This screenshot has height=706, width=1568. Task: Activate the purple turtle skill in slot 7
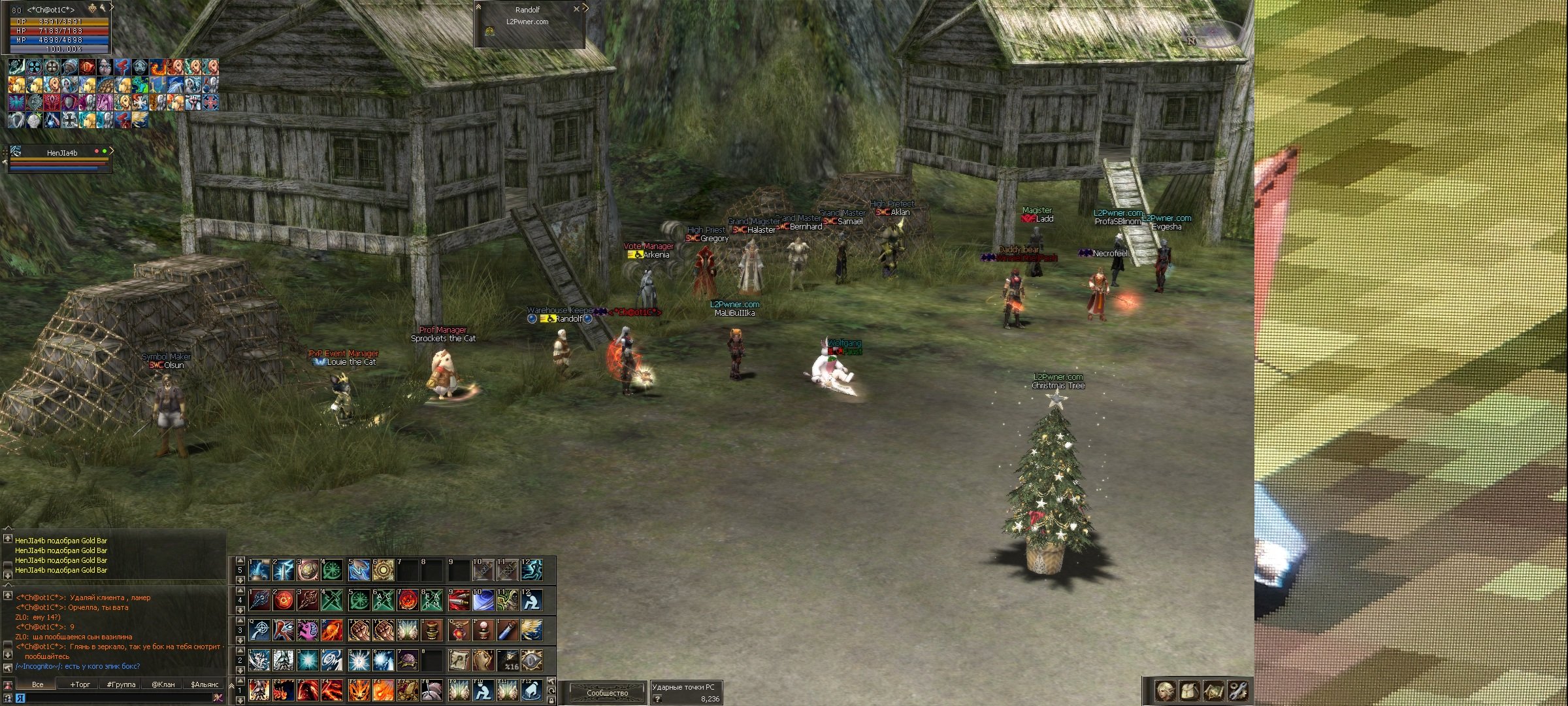[x=408, y=661]
